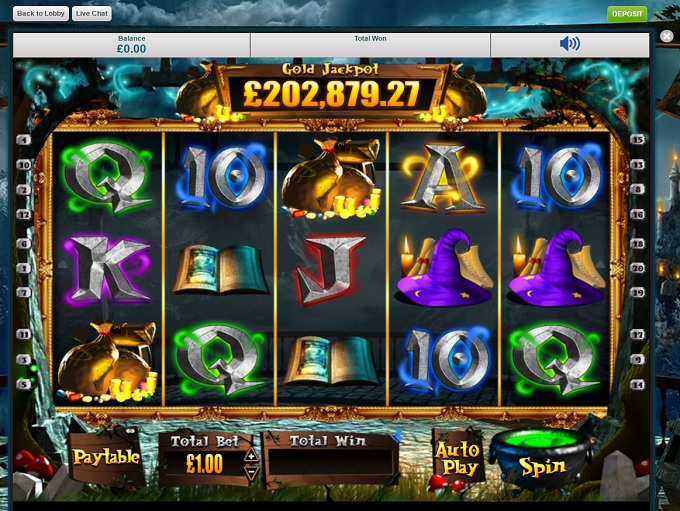Close the game window

pyautogui.click(x=667, y=36)
